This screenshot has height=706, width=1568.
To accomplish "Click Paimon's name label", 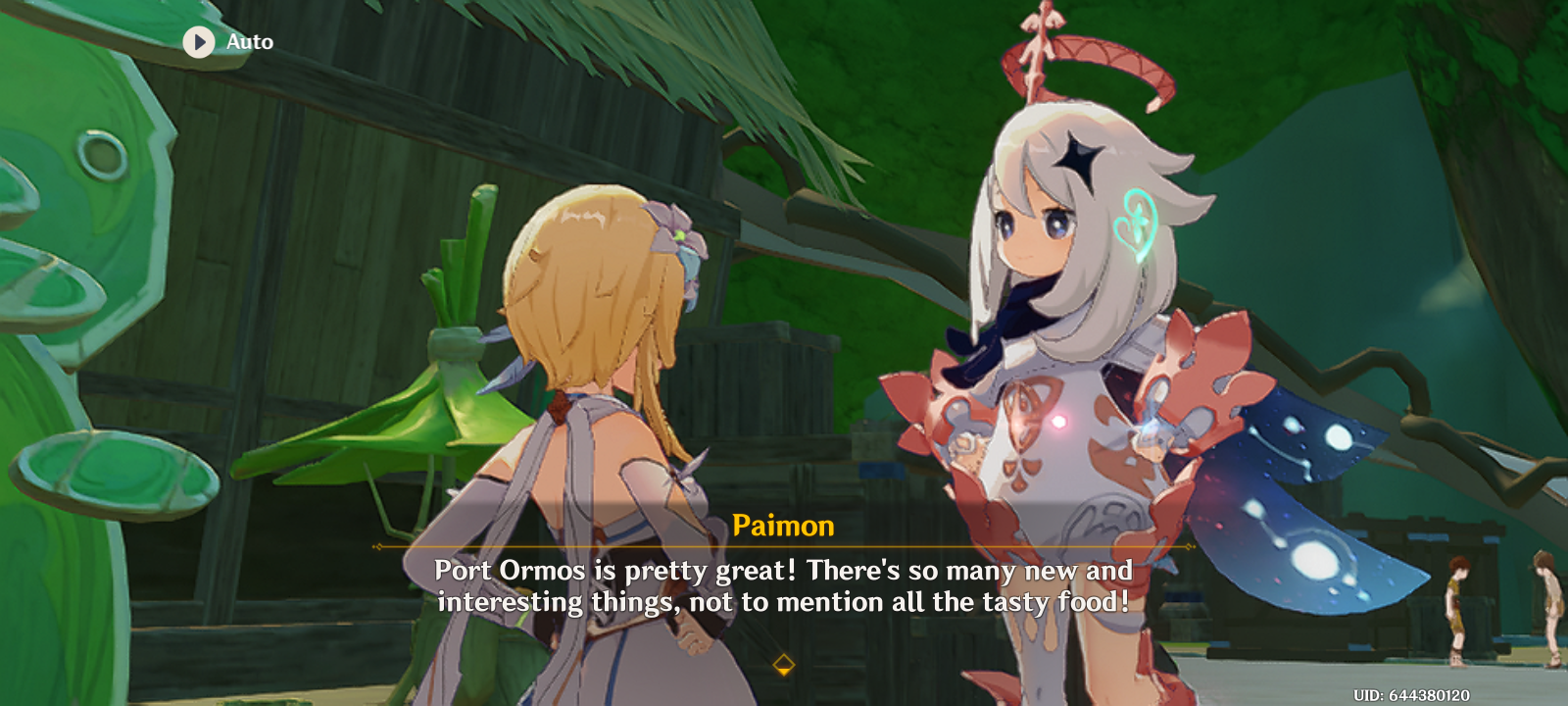I will pos(783,527).
